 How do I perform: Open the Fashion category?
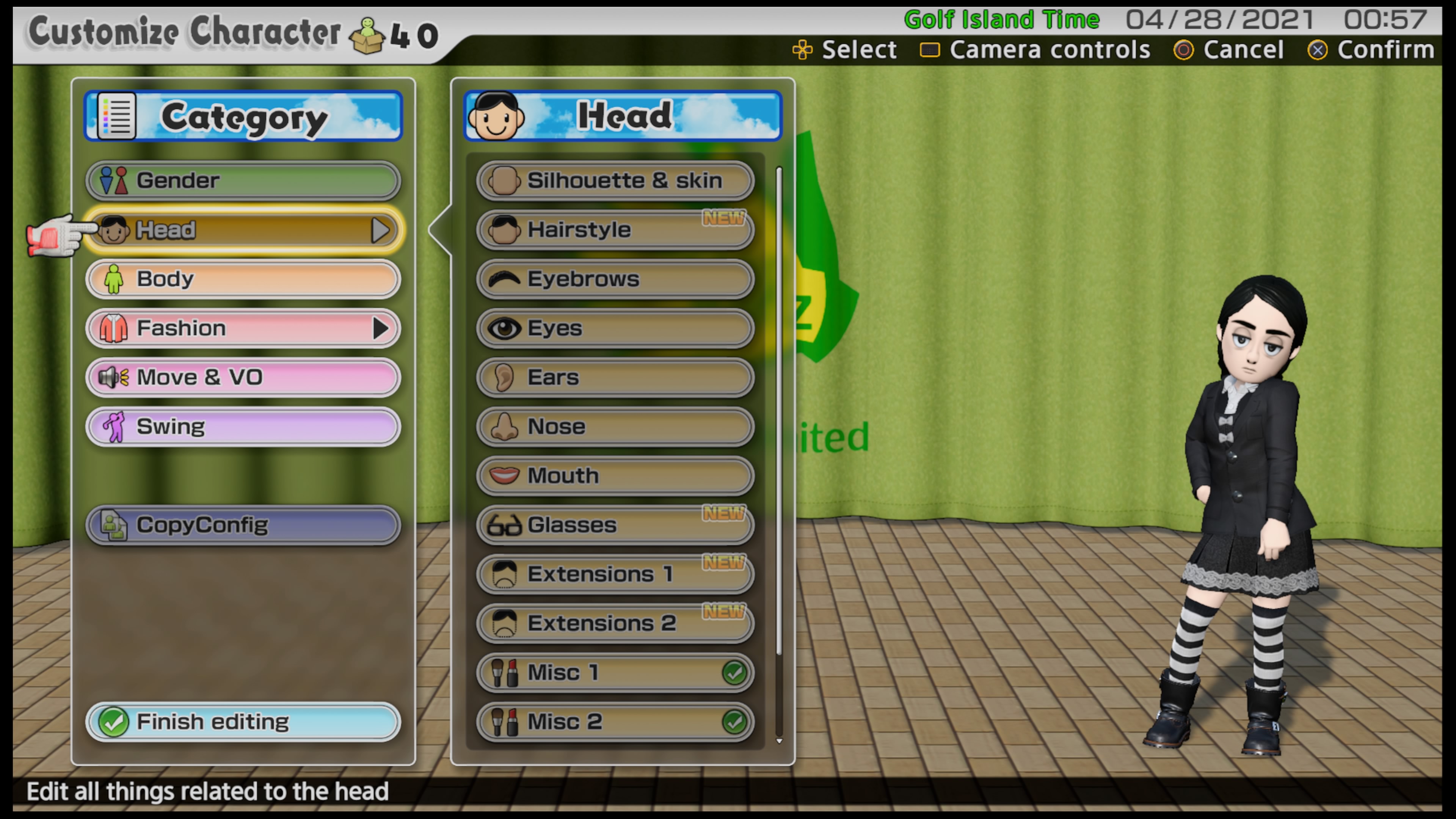tap(237, 328)
